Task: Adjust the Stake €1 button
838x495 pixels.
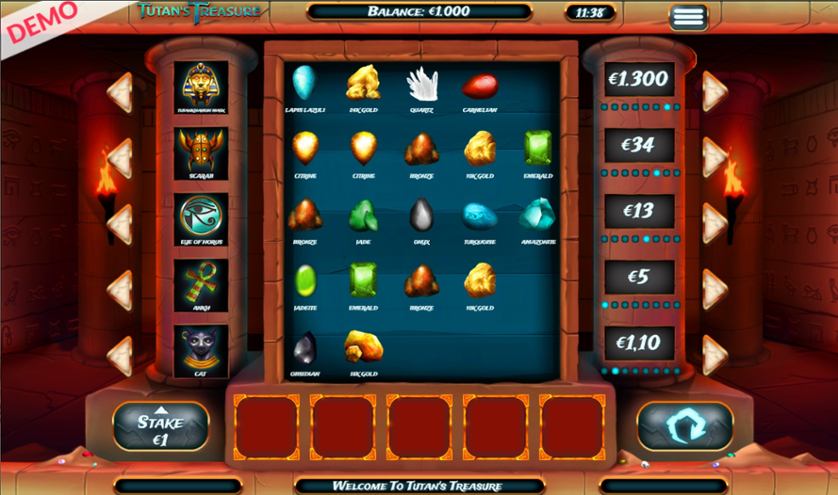Action: point(160,427)
